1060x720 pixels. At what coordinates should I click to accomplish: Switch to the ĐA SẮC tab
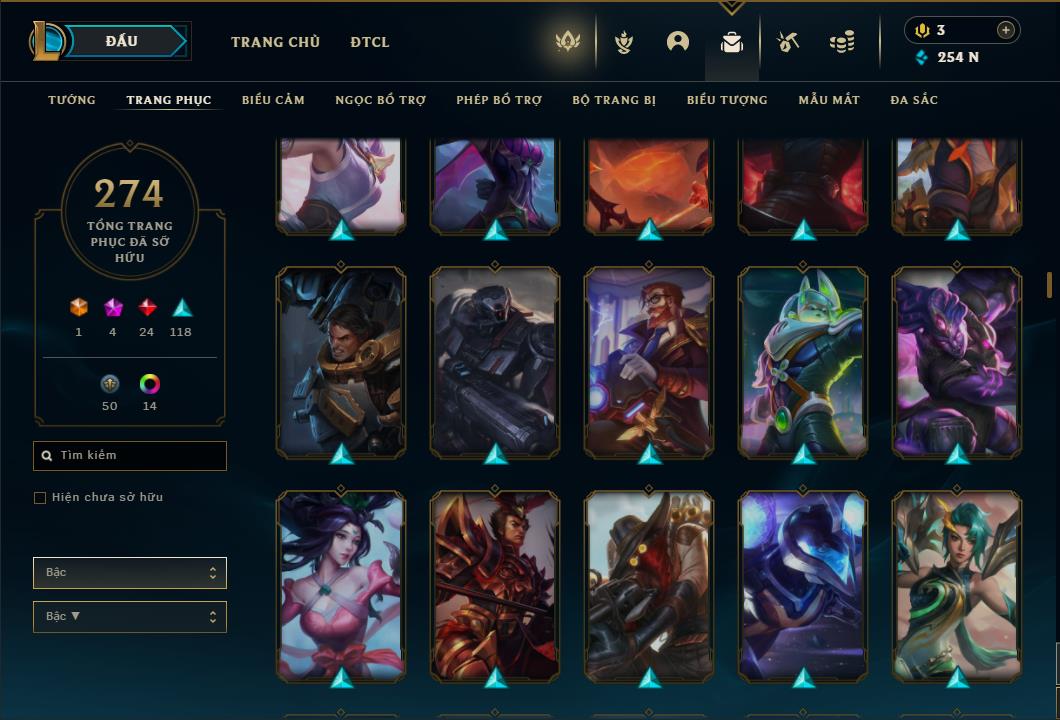(914, 100)
